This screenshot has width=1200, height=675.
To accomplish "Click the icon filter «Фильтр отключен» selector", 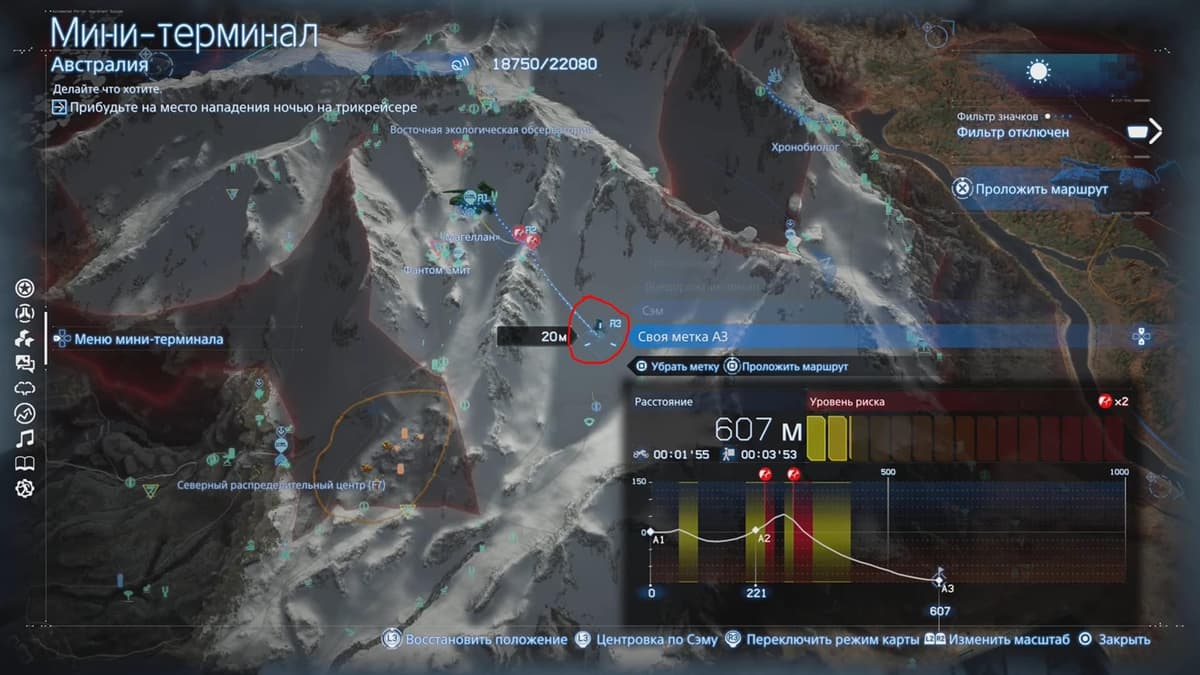I will pyautogui.click(x=1012, y=131).
